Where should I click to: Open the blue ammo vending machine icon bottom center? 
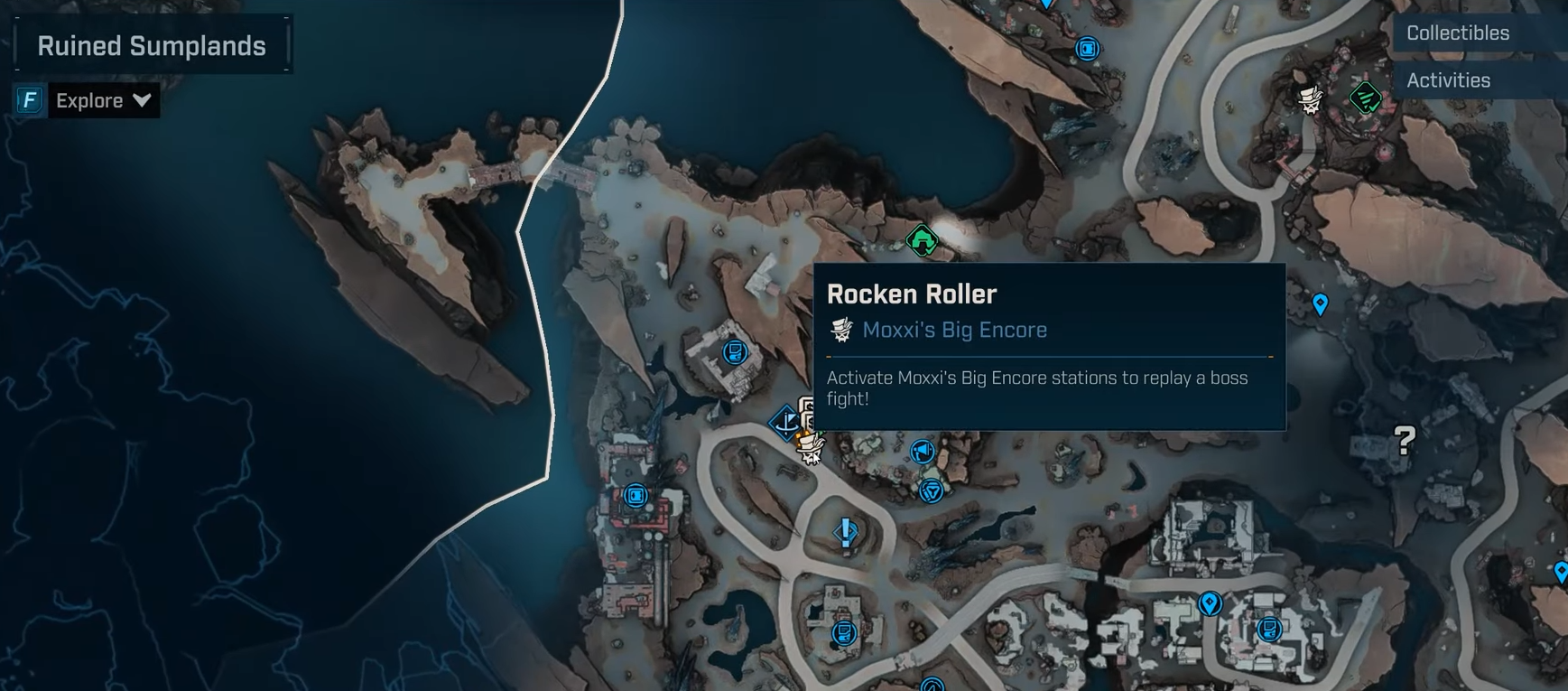pyautogui.click(x=845, y=634)
